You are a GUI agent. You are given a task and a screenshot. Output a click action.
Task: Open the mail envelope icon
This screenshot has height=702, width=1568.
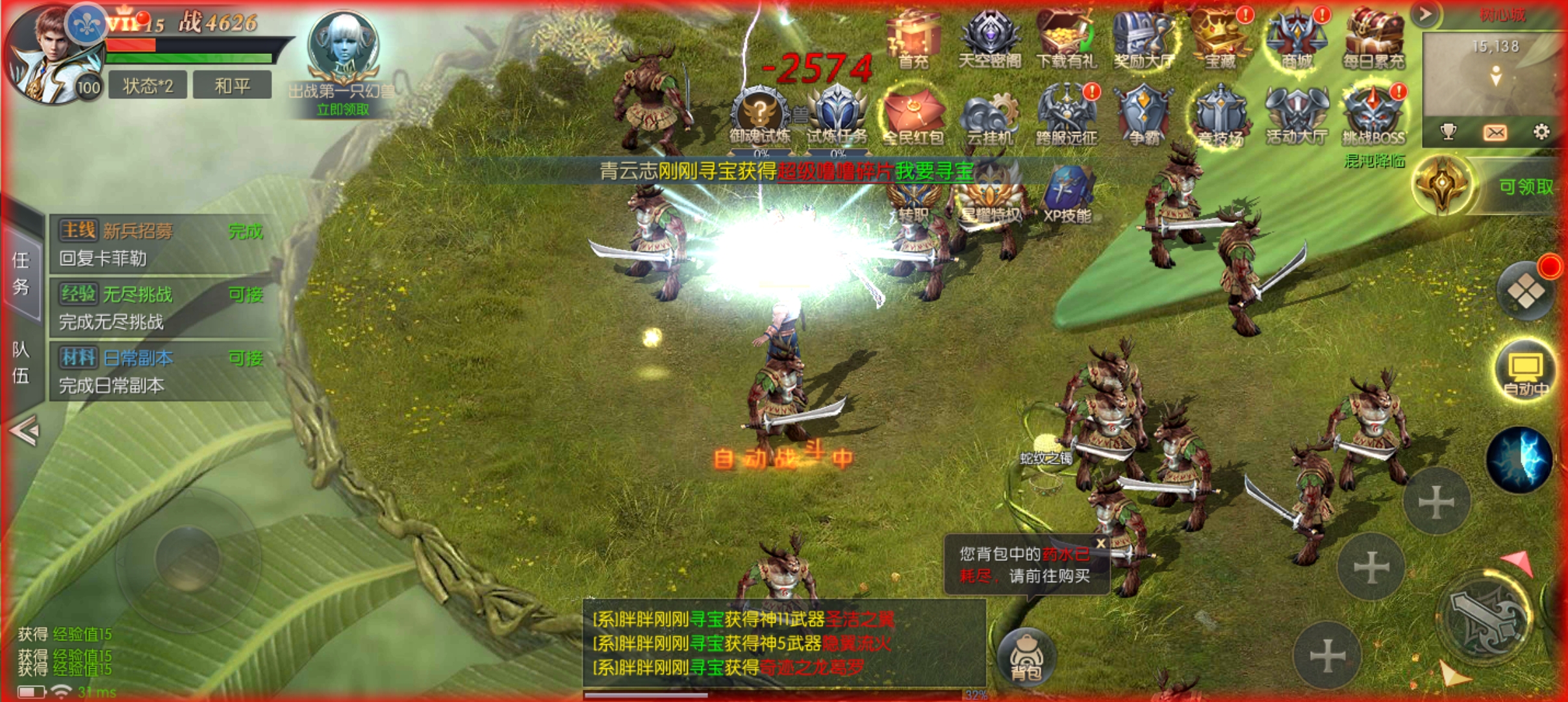pos(1495,133)
